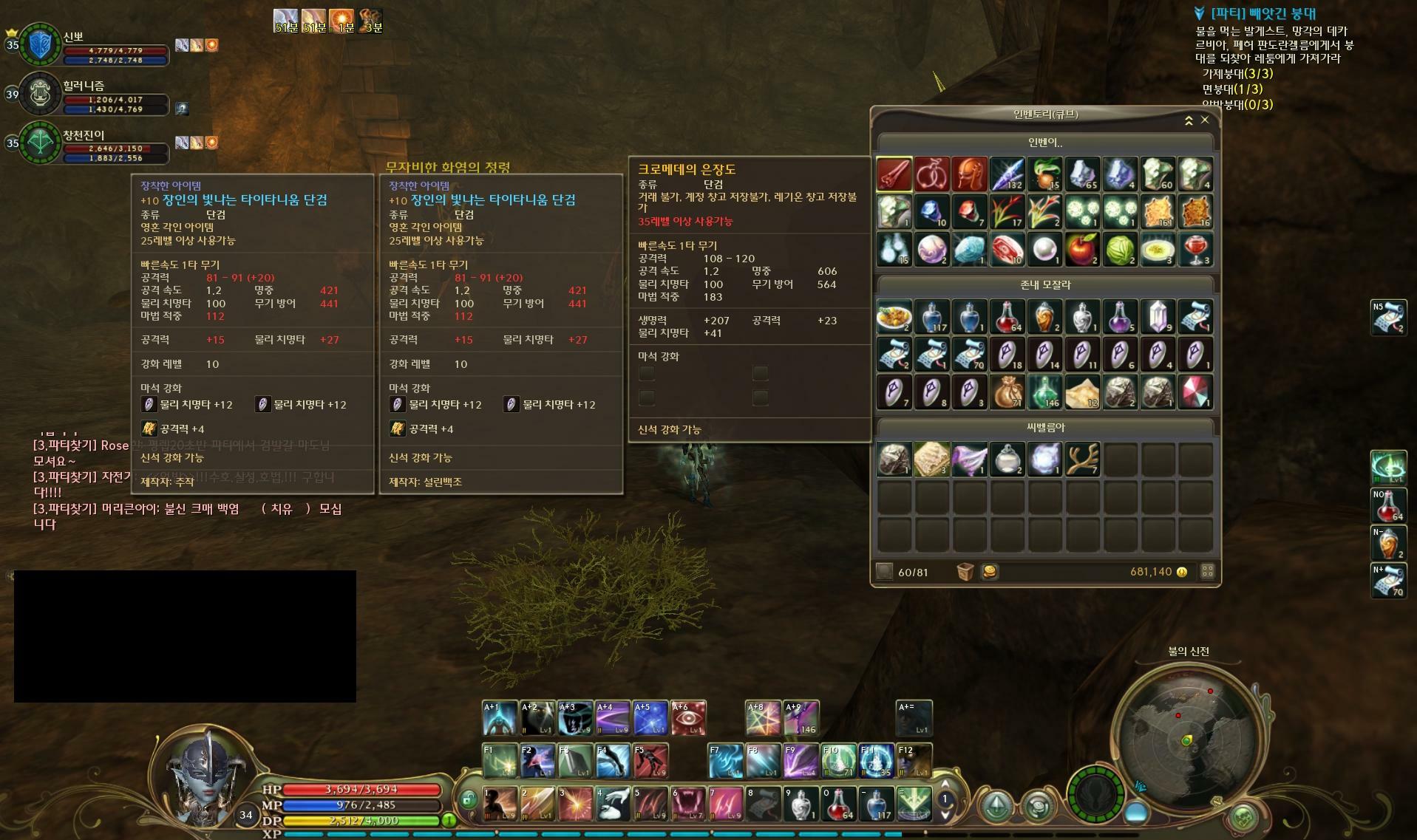Select the green cabbage item

(x=1120, y=250)
